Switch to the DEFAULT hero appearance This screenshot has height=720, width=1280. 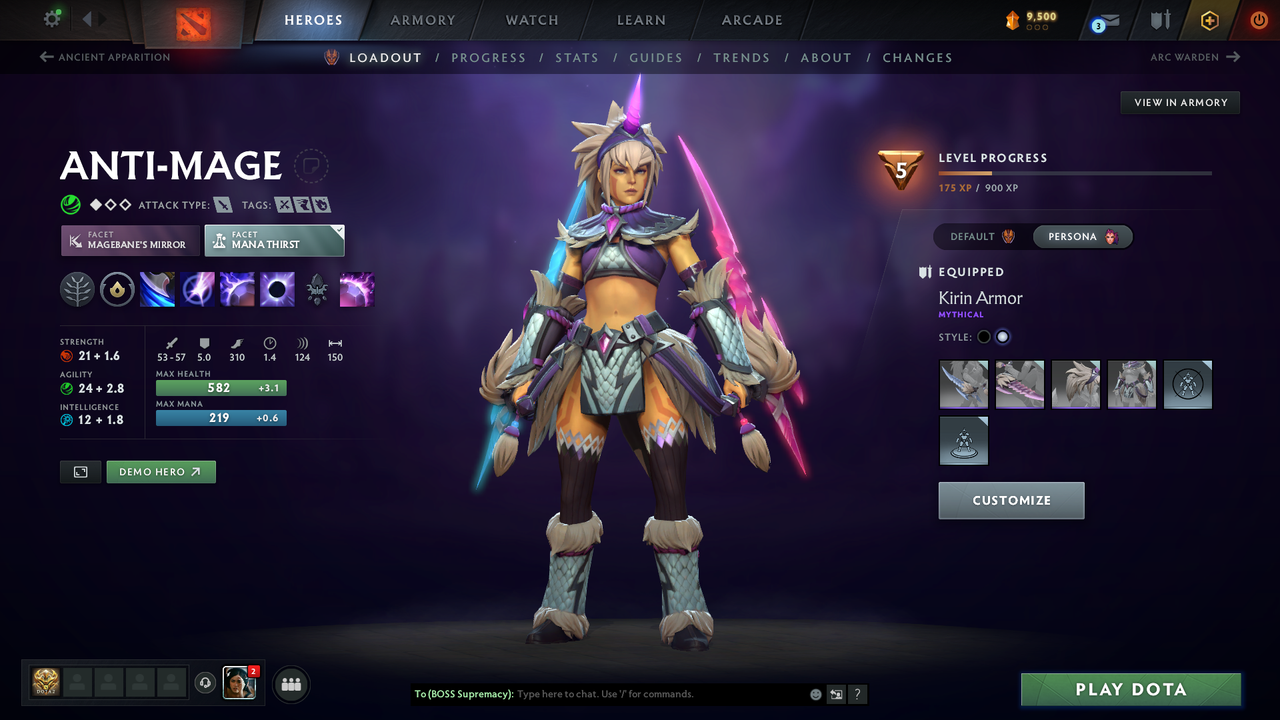(x=978, y=237)
